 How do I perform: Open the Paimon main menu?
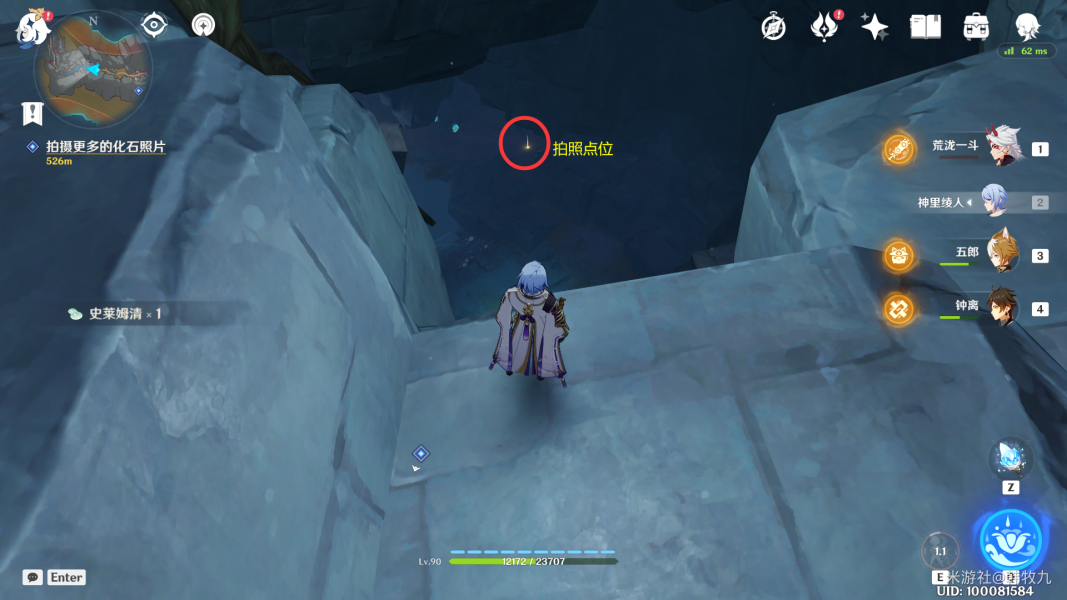point(33,28)
